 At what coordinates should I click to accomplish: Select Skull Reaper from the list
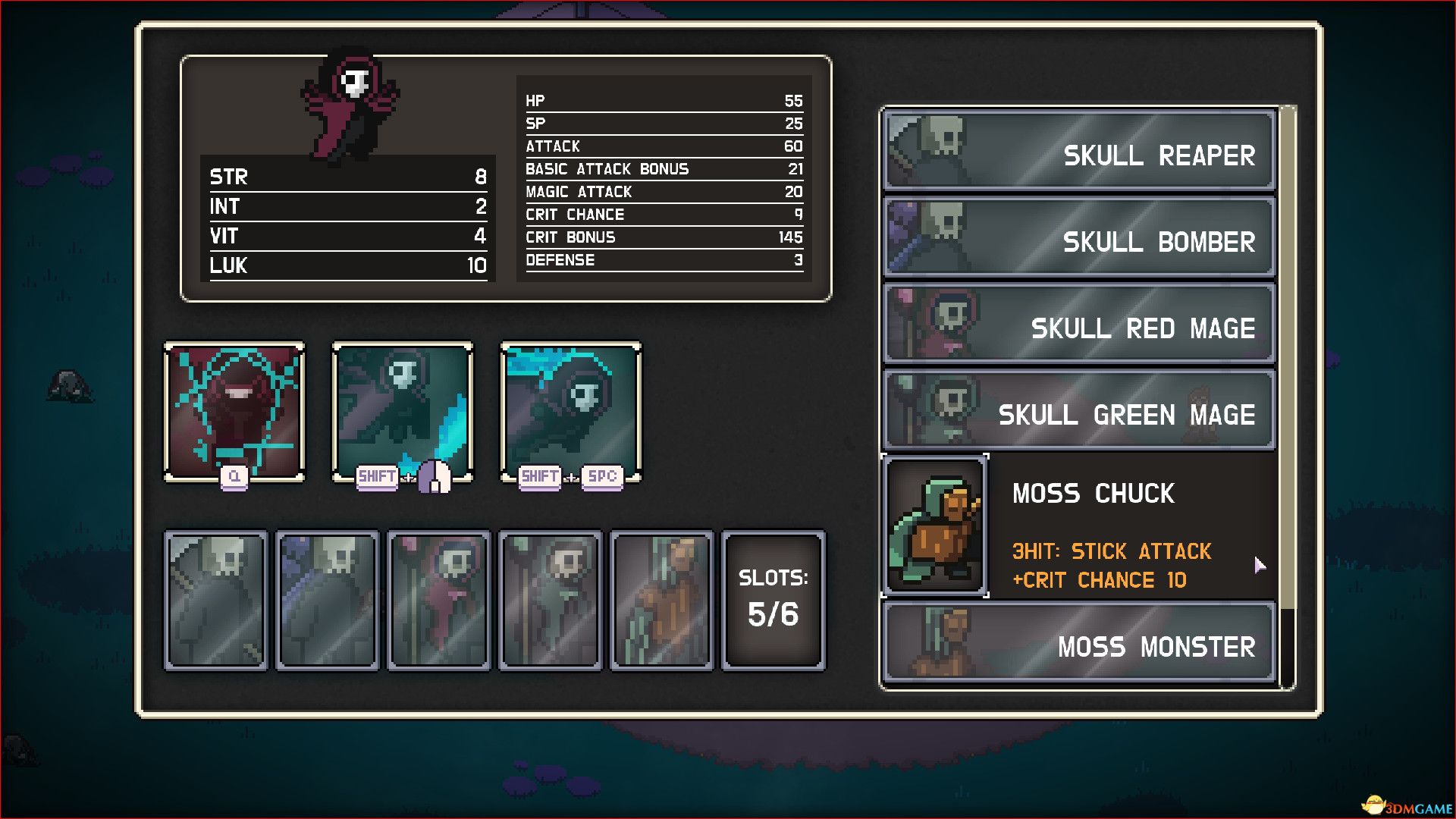(x=1079, y=150)
